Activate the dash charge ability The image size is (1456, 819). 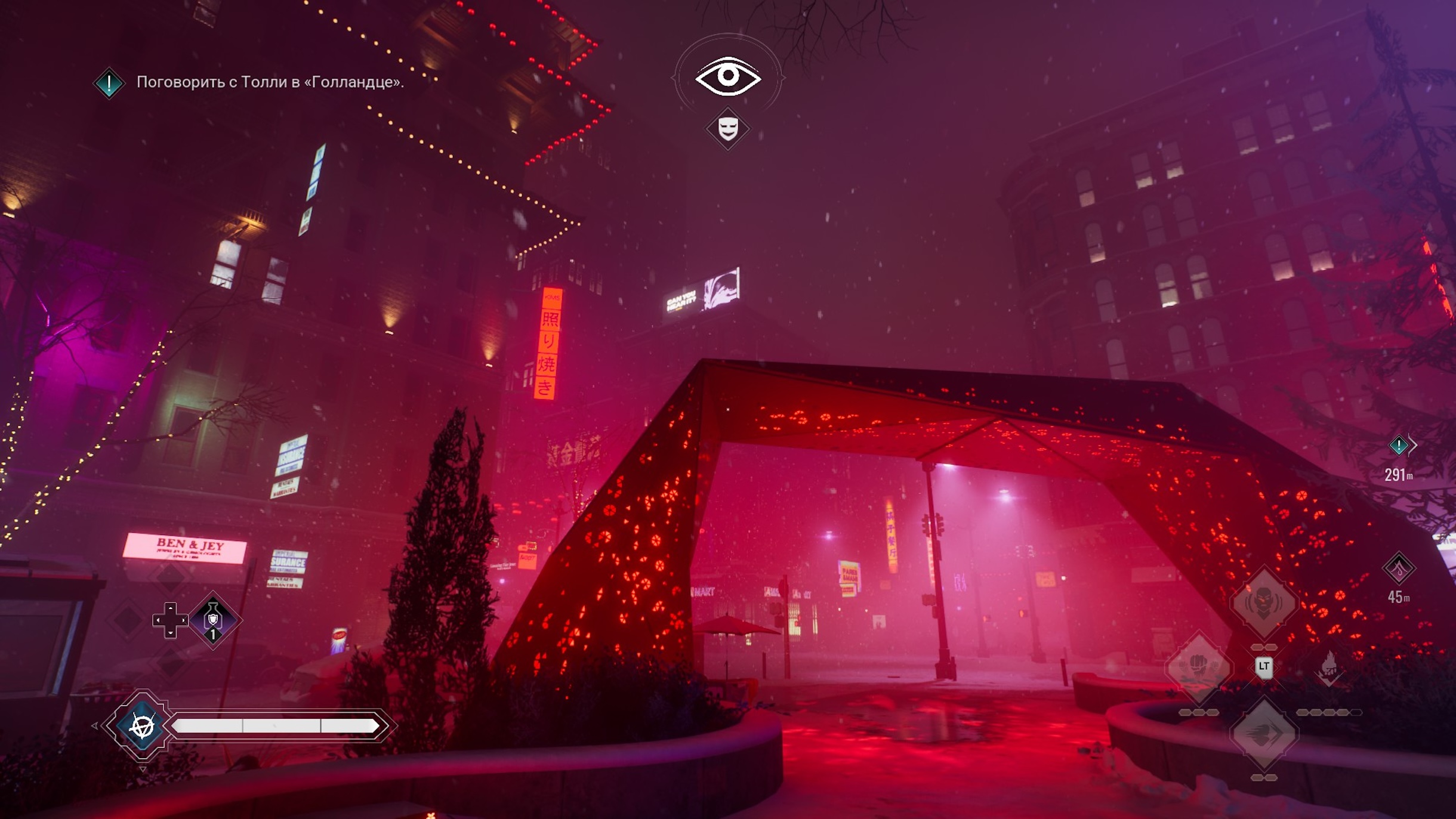coord(1263,734)
